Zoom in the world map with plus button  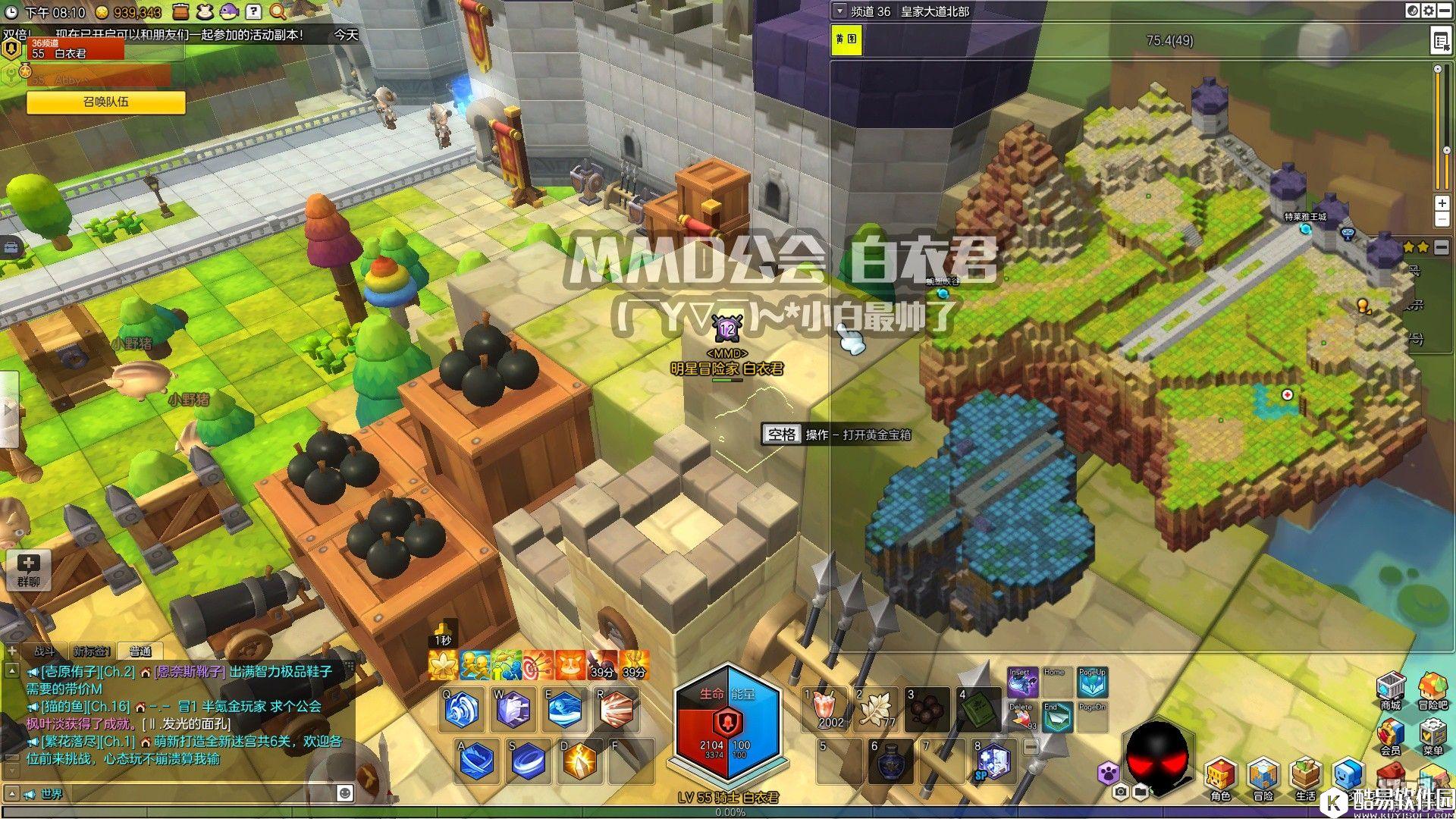pyautogui.click(x=1442, y=203)
